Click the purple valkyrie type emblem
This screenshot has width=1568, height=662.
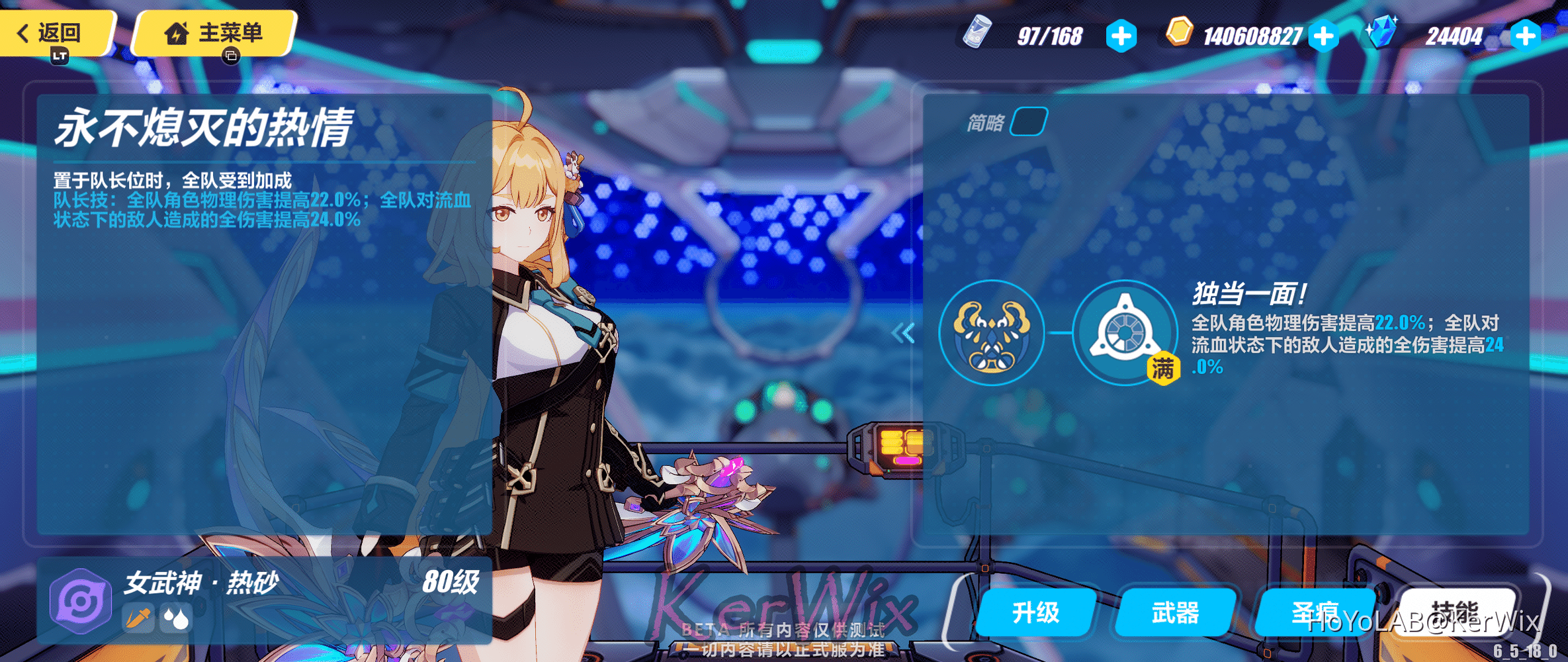(x=81, y=601)
